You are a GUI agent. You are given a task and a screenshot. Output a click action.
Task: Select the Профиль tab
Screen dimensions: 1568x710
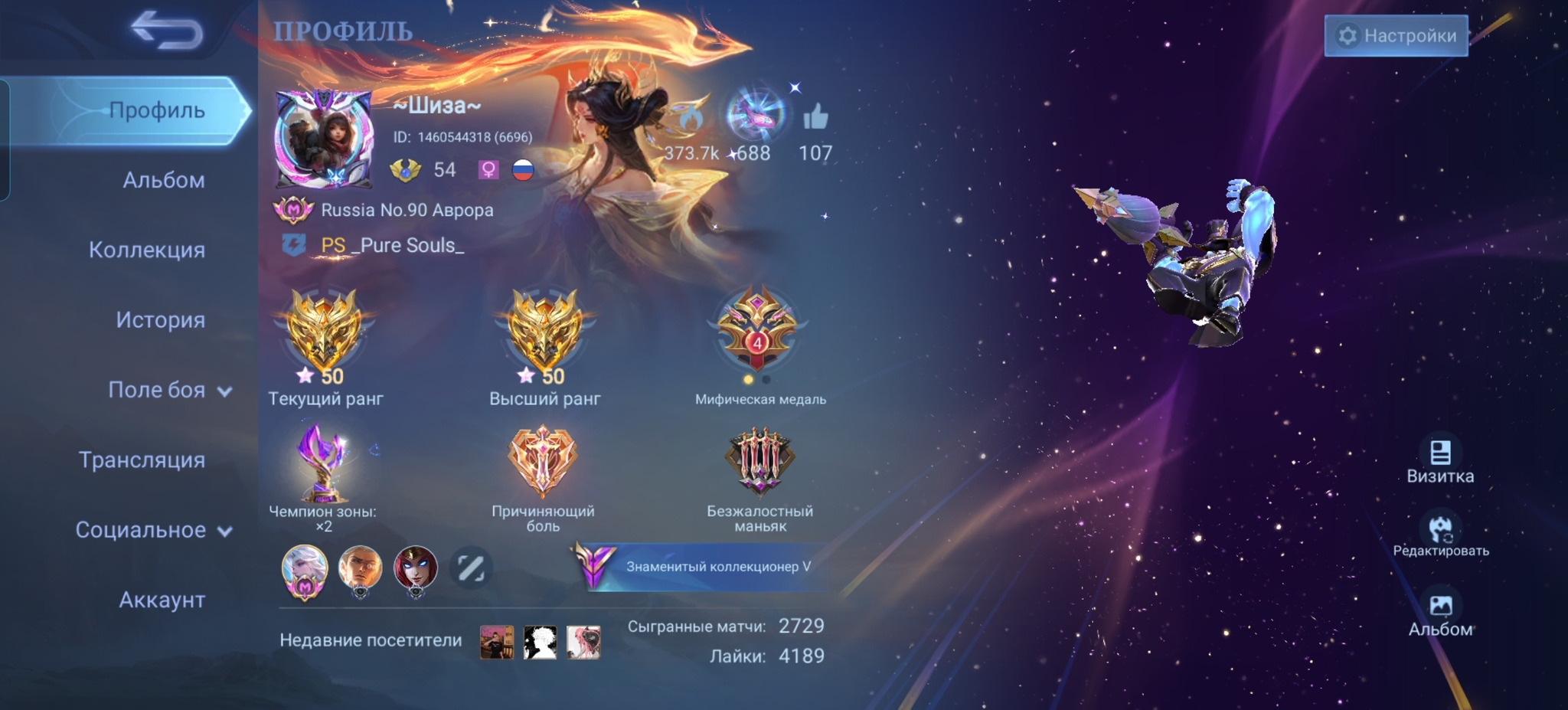point(156,110)
